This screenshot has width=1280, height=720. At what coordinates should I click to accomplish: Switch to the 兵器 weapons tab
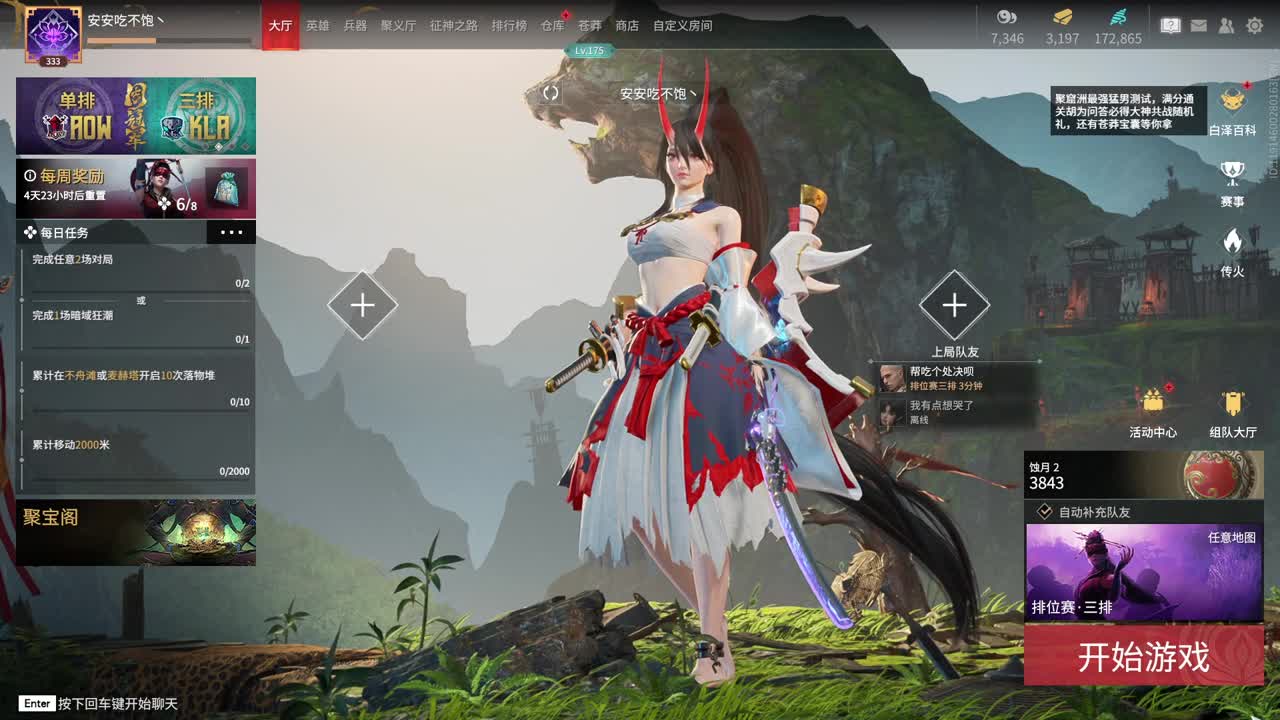point(355,26)
